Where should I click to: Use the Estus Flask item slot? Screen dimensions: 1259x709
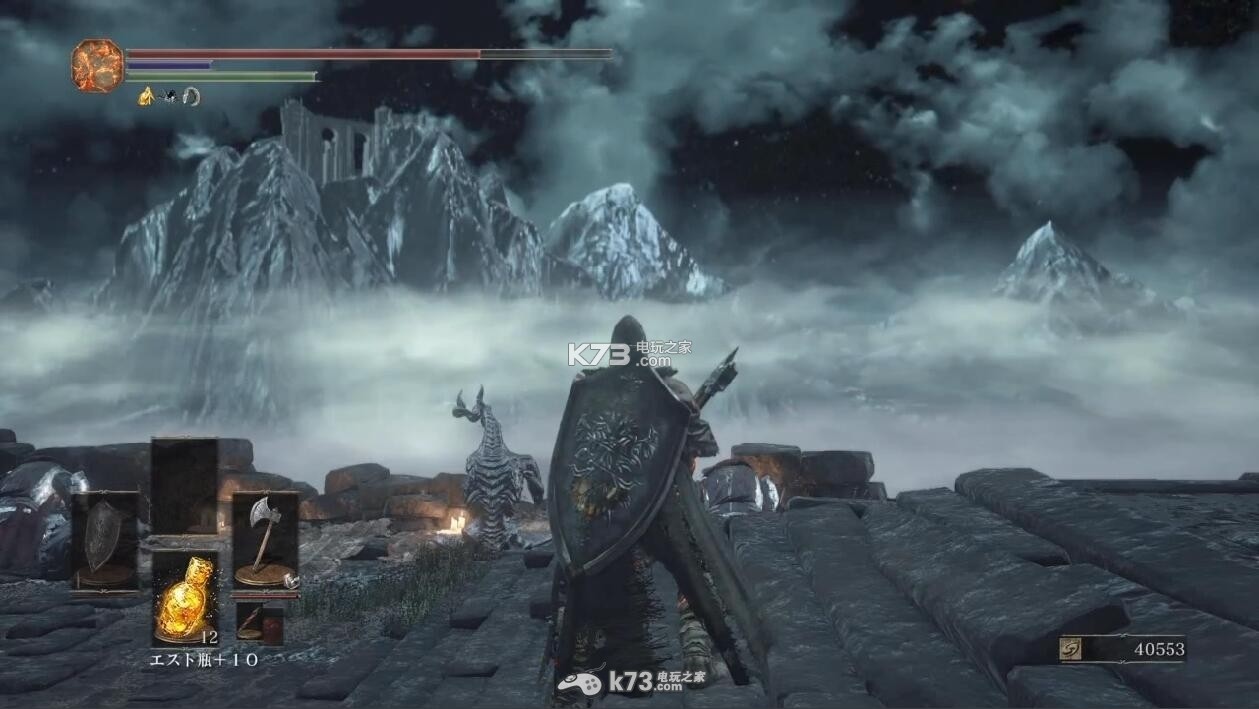click(x=184, y=597)
